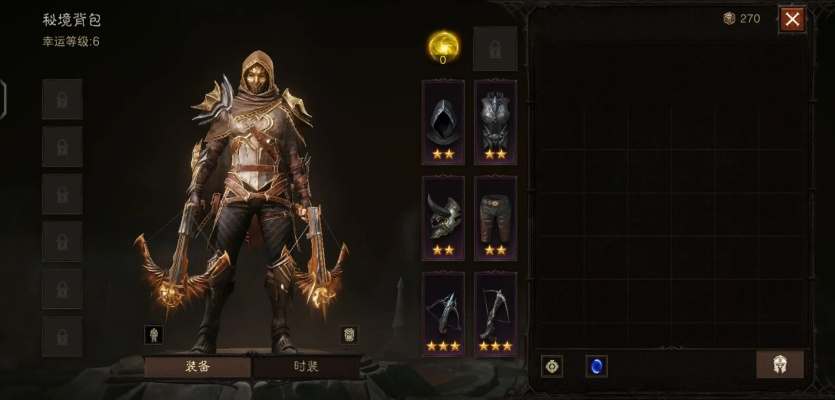Click the small figure icon above 装备 tab
835x400 pixels.
coord(154,334)
